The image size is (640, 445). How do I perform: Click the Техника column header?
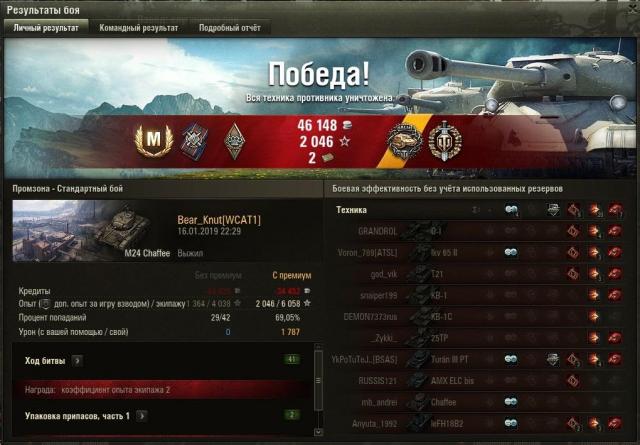pos(351,210)
